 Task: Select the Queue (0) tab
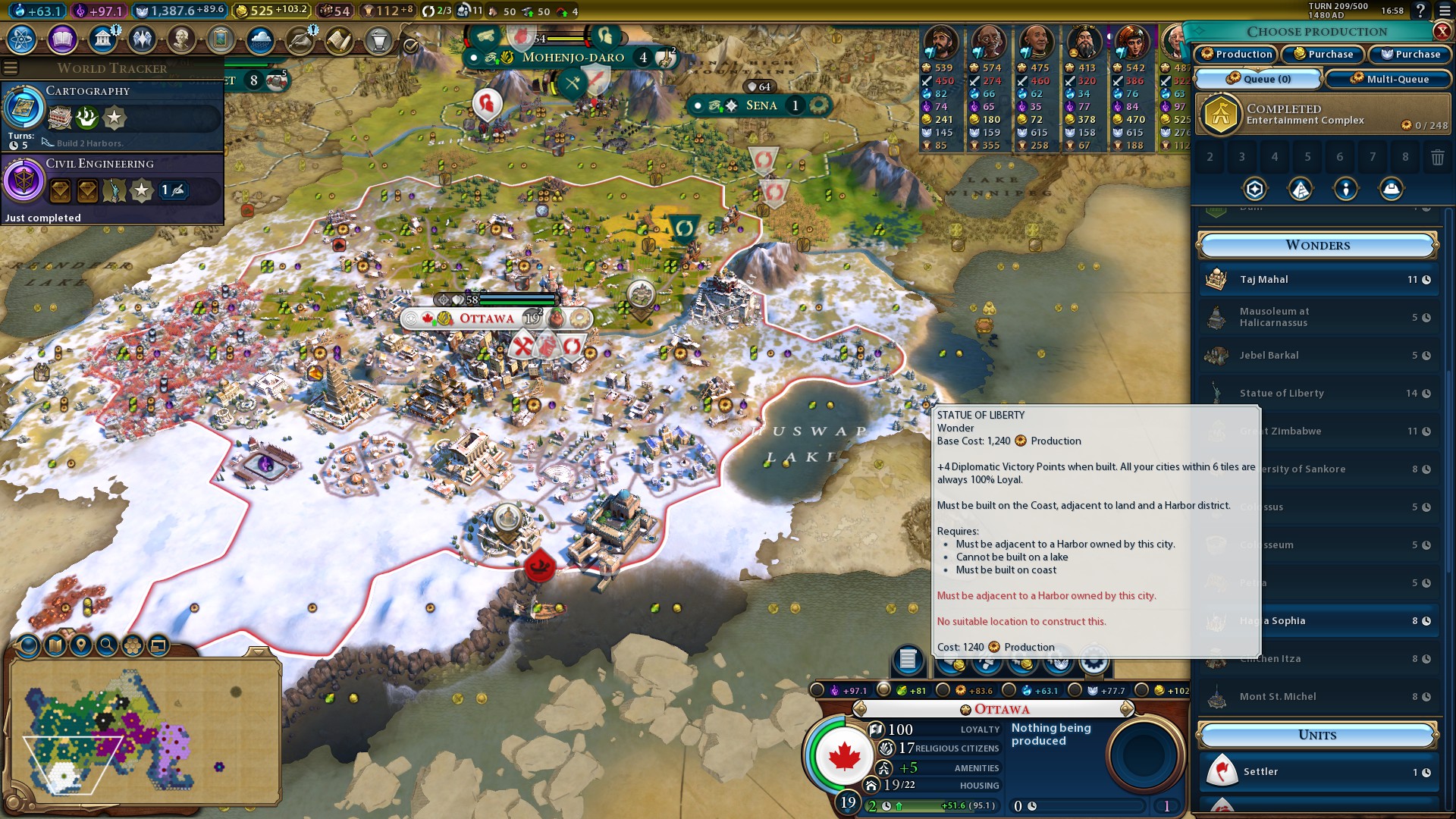pos(1258,79)
